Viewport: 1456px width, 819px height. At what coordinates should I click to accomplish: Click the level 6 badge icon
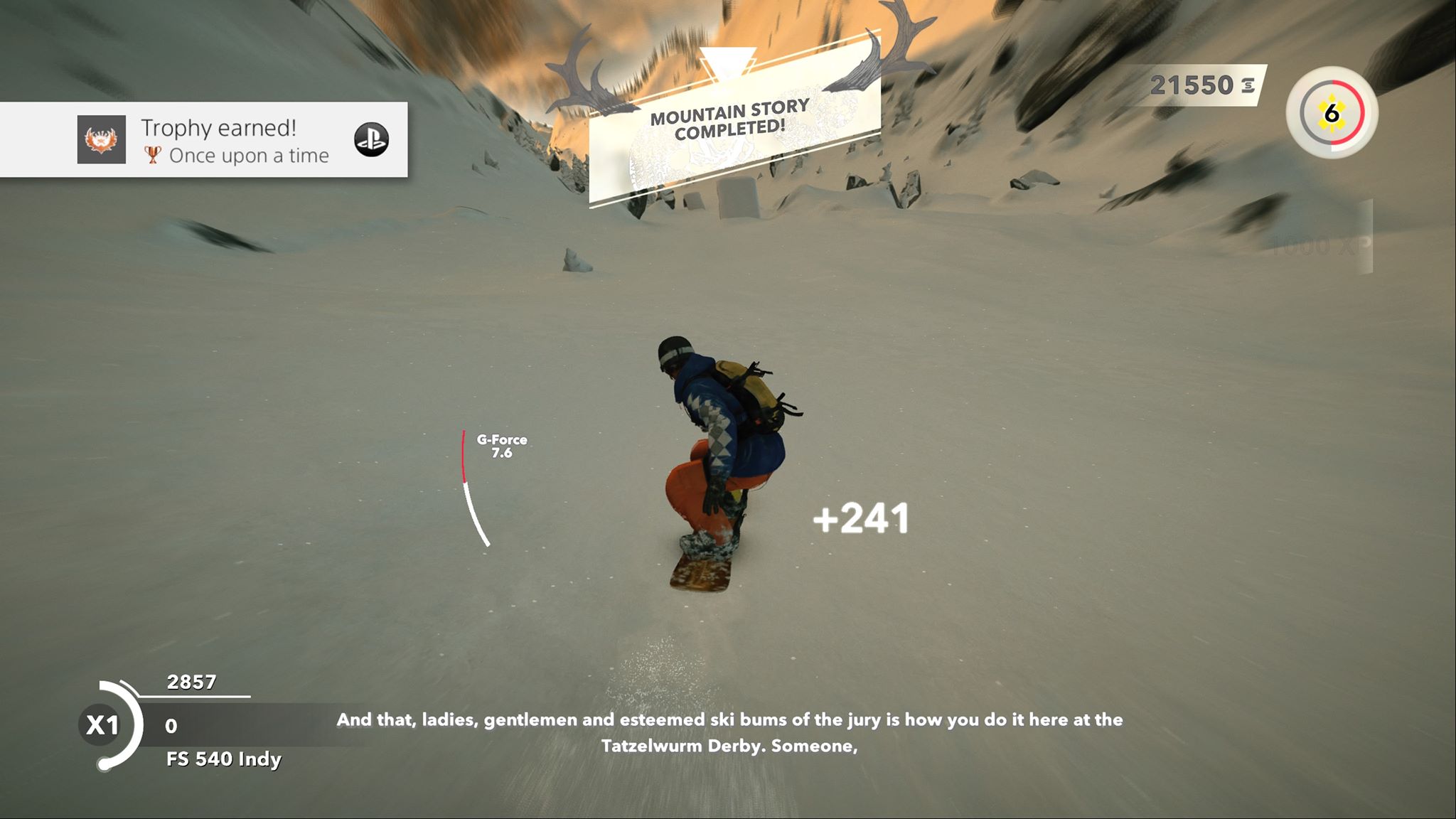(x=1332, y=113)
